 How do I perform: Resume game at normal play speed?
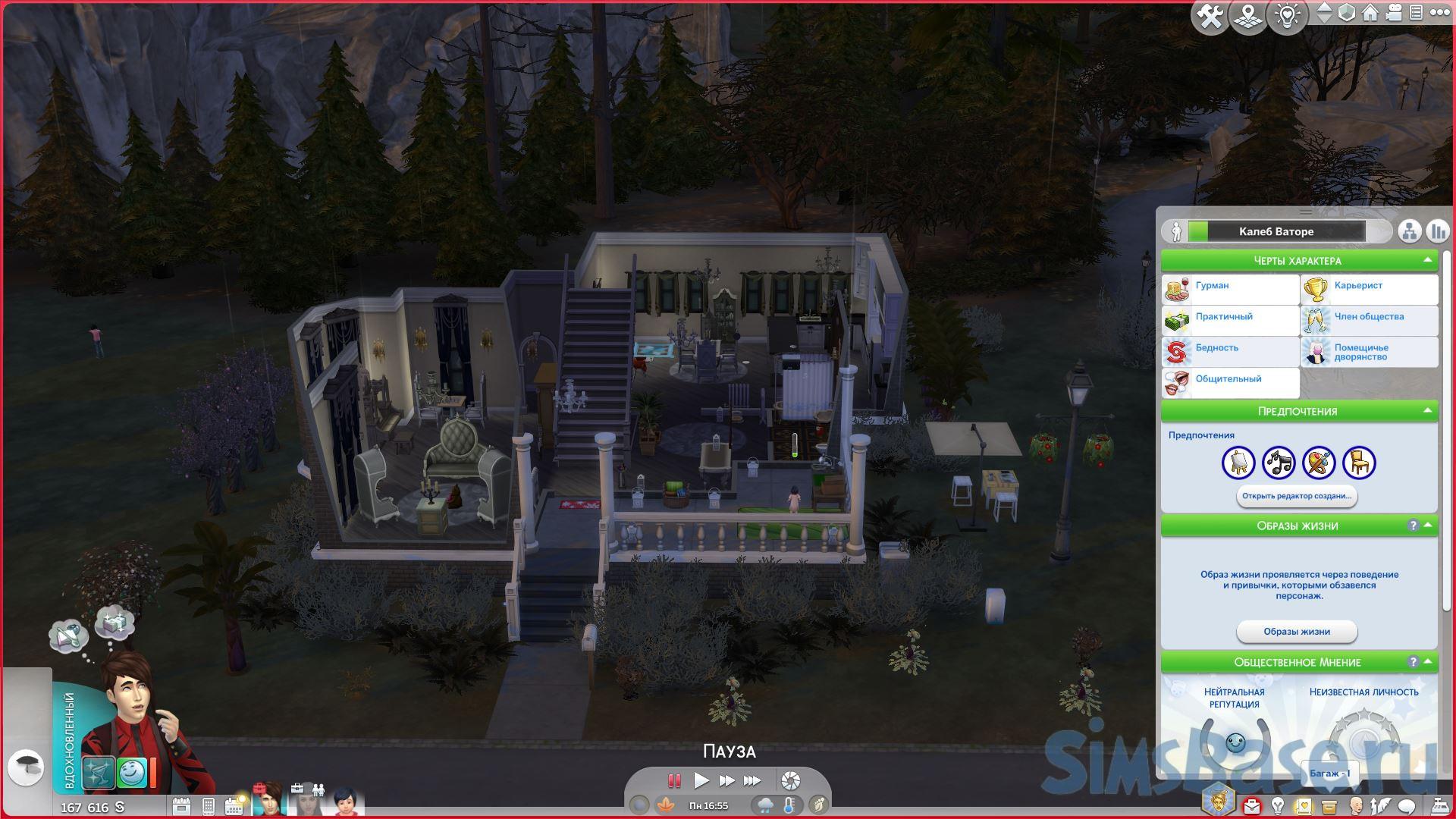[701, 780]
